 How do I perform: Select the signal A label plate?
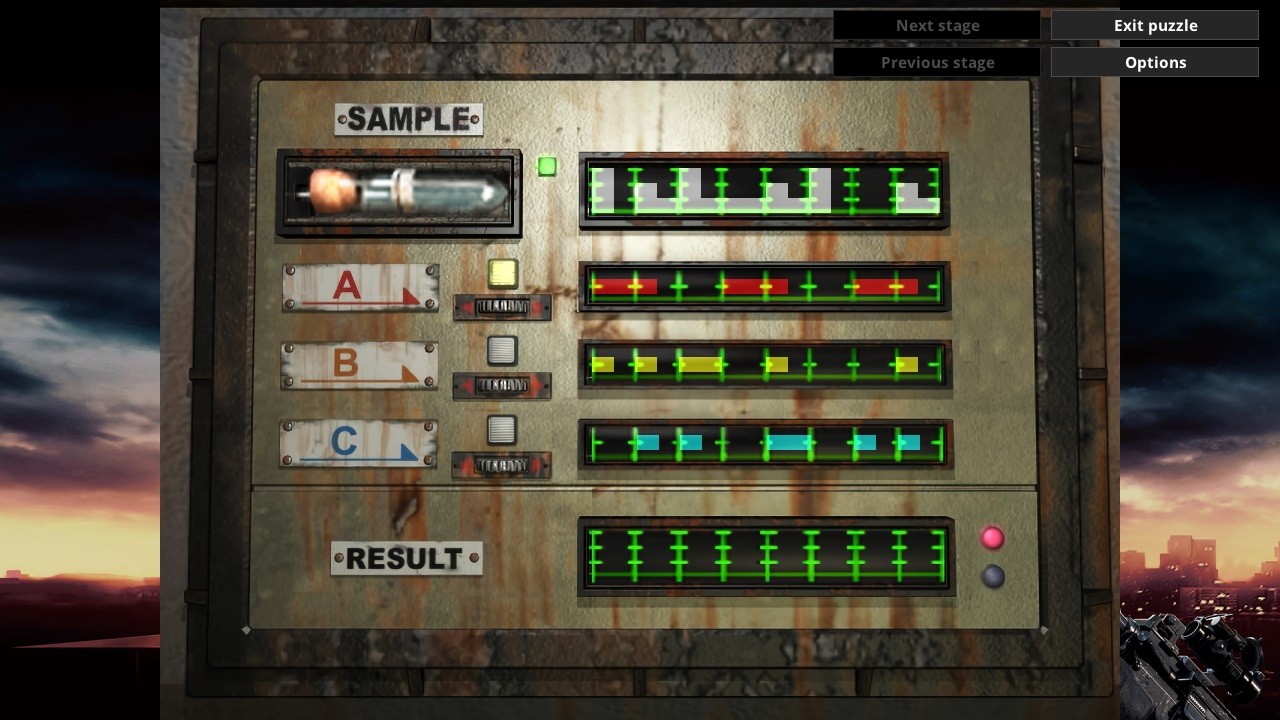click(x=358, y=287)
